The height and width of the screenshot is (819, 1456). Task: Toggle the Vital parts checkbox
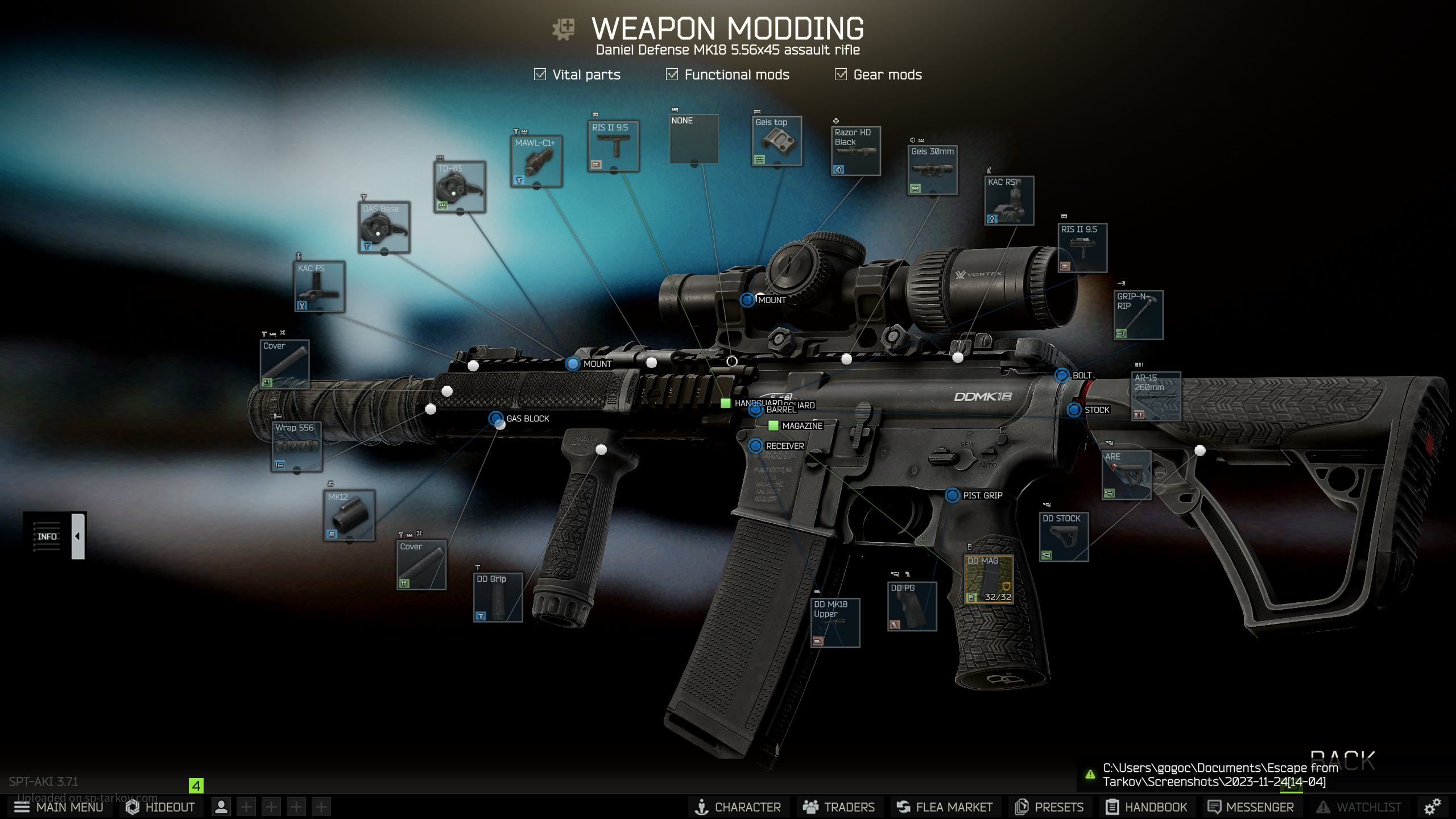tap(540, 75)
